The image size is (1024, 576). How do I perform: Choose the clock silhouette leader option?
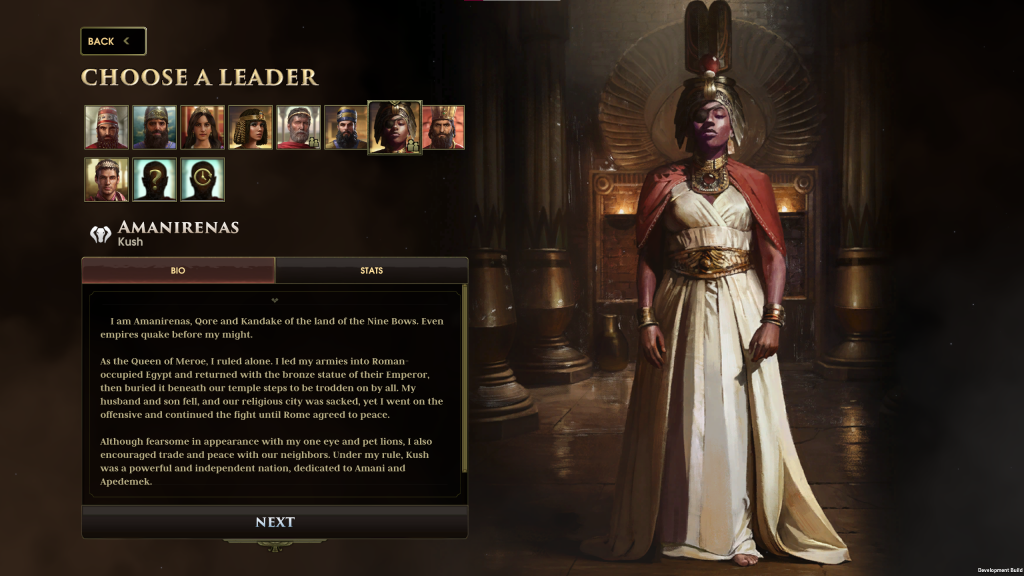202,179
